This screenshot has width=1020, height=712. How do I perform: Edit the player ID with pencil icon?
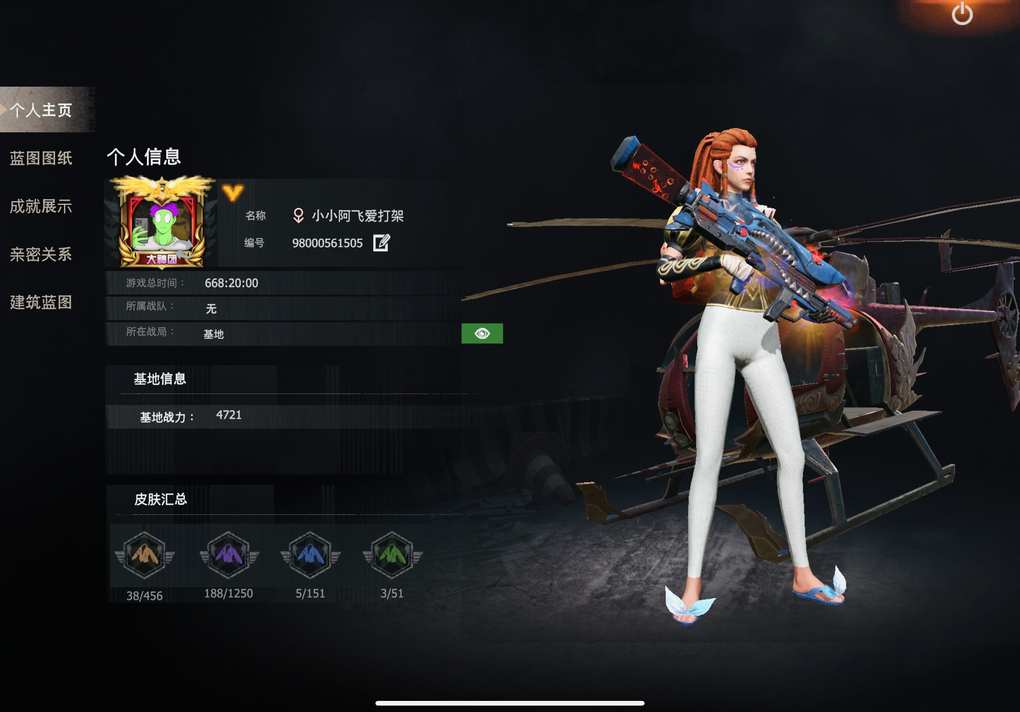tap(381, 243)
